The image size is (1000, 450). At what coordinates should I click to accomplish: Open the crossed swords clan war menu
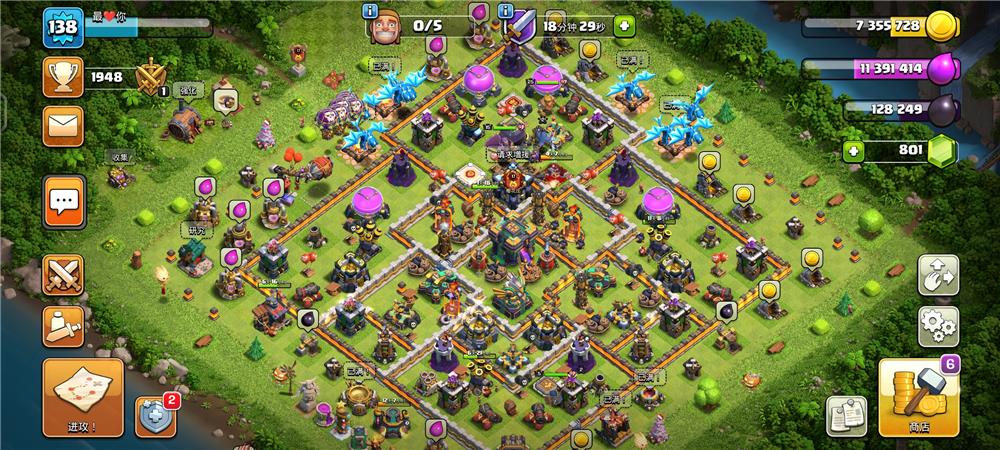point(63,274)
